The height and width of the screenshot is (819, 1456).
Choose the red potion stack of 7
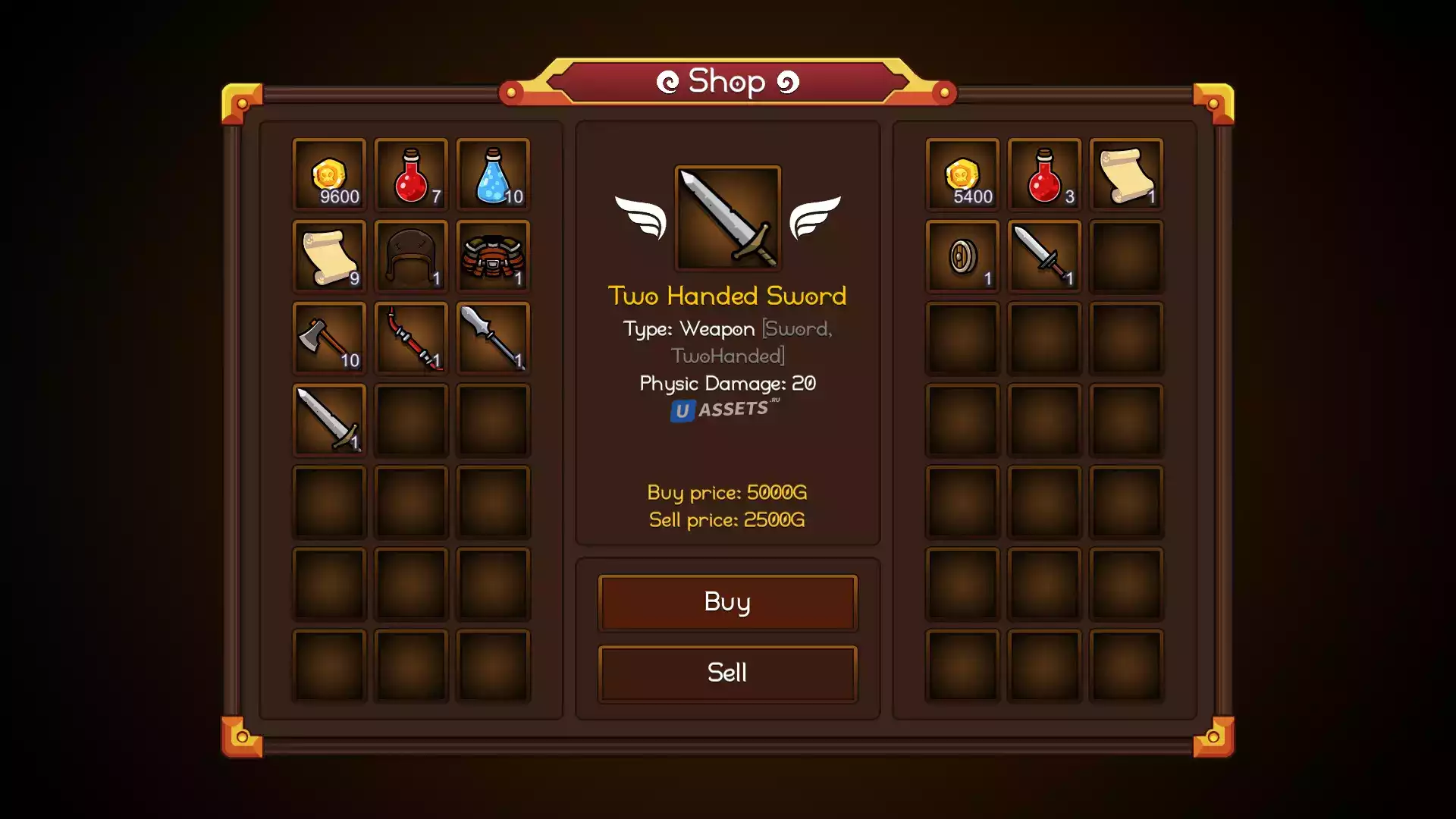[411, 174]
